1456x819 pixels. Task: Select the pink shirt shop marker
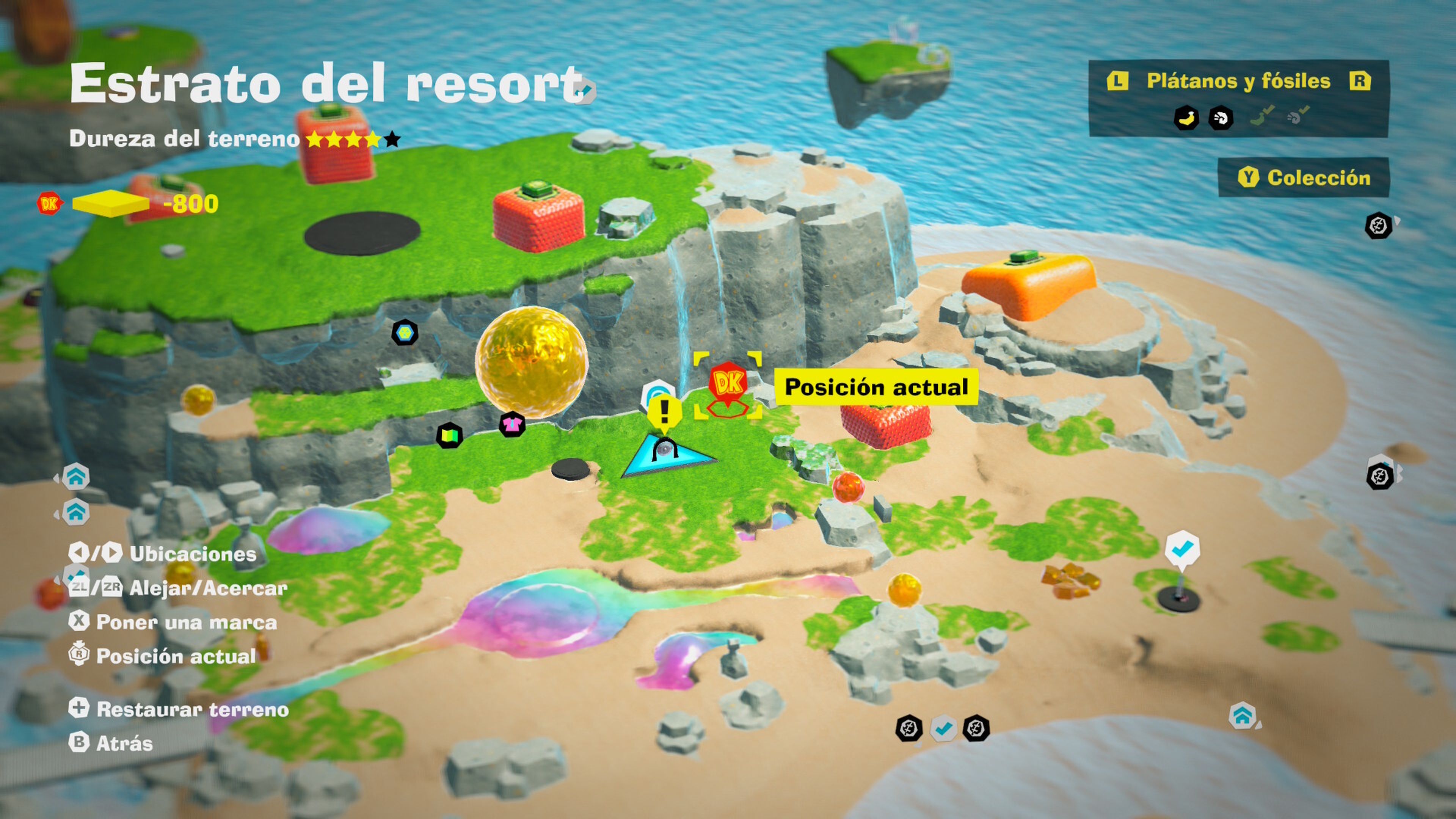pos(512,424)
